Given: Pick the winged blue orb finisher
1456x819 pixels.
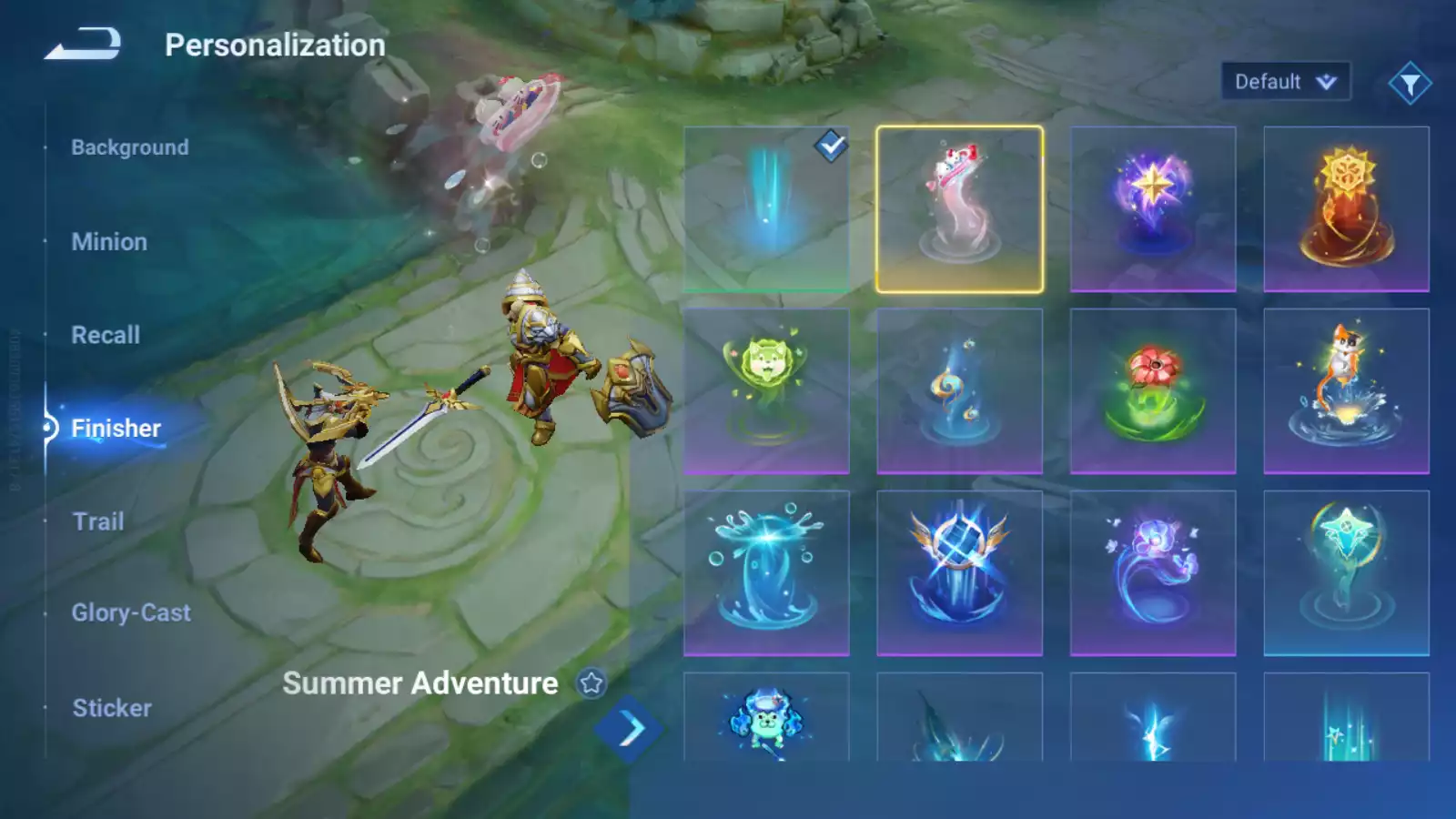Looking at the screenshot, I should [x=959, y=573].
